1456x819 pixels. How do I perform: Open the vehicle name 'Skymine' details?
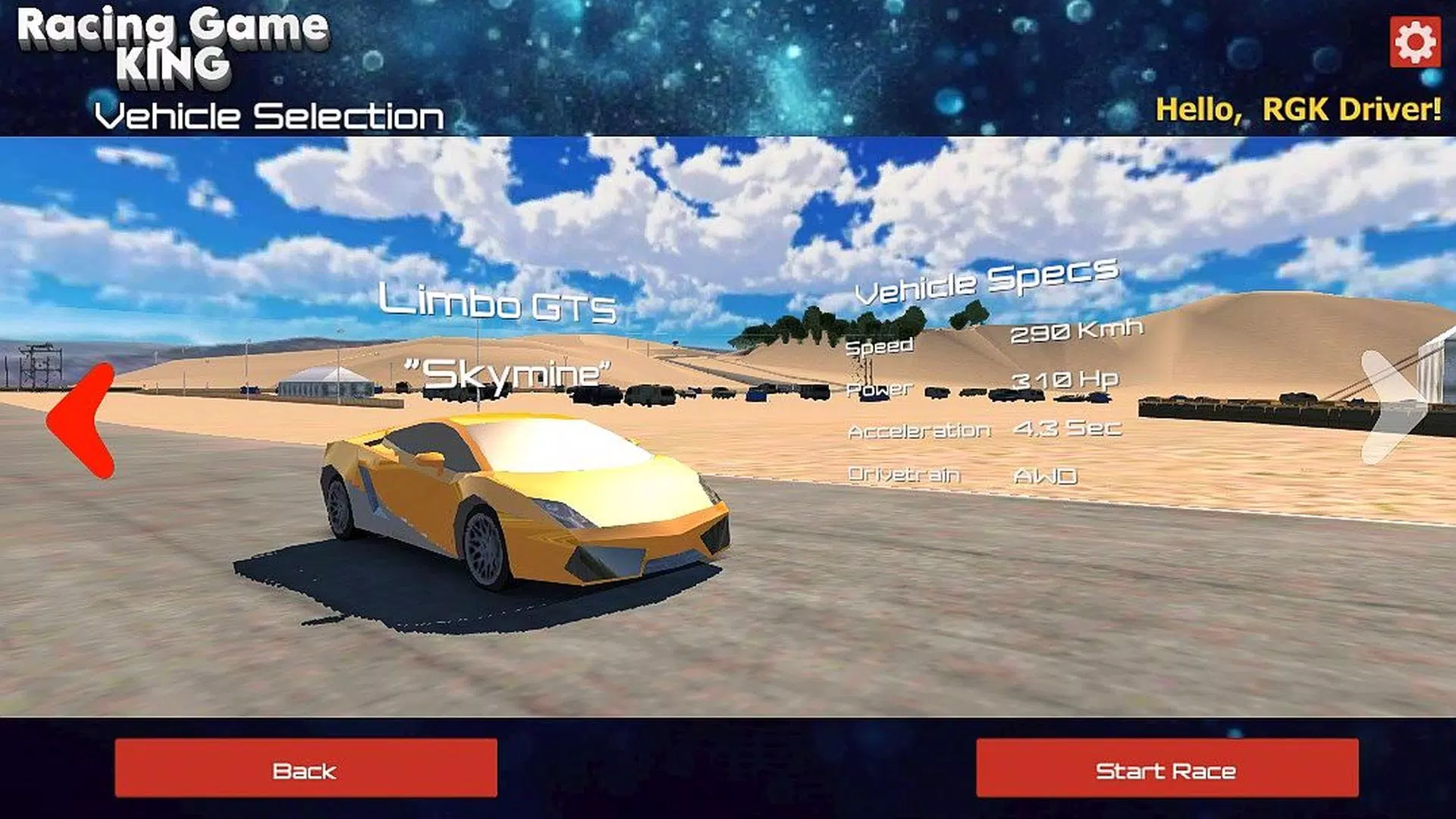pos(508,372)
